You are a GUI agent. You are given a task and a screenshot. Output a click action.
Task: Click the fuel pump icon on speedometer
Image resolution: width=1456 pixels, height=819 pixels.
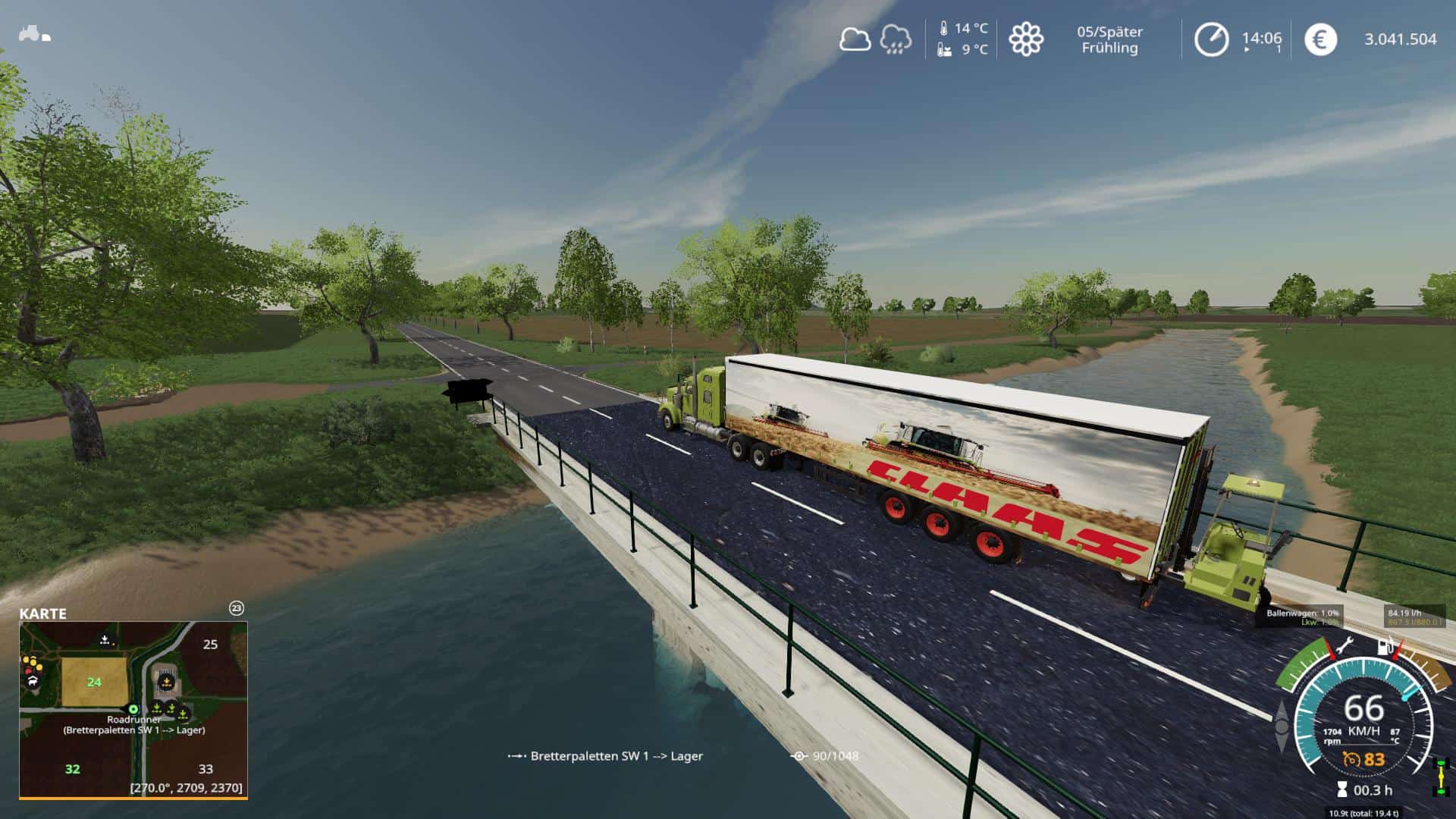[1385, 647]
